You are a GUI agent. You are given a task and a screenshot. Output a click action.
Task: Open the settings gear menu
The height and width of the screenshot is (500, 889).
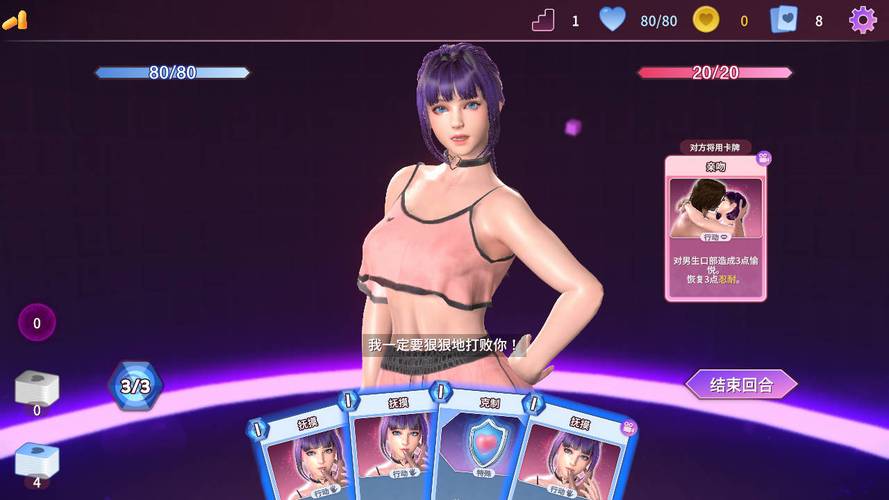click(862, 20)
